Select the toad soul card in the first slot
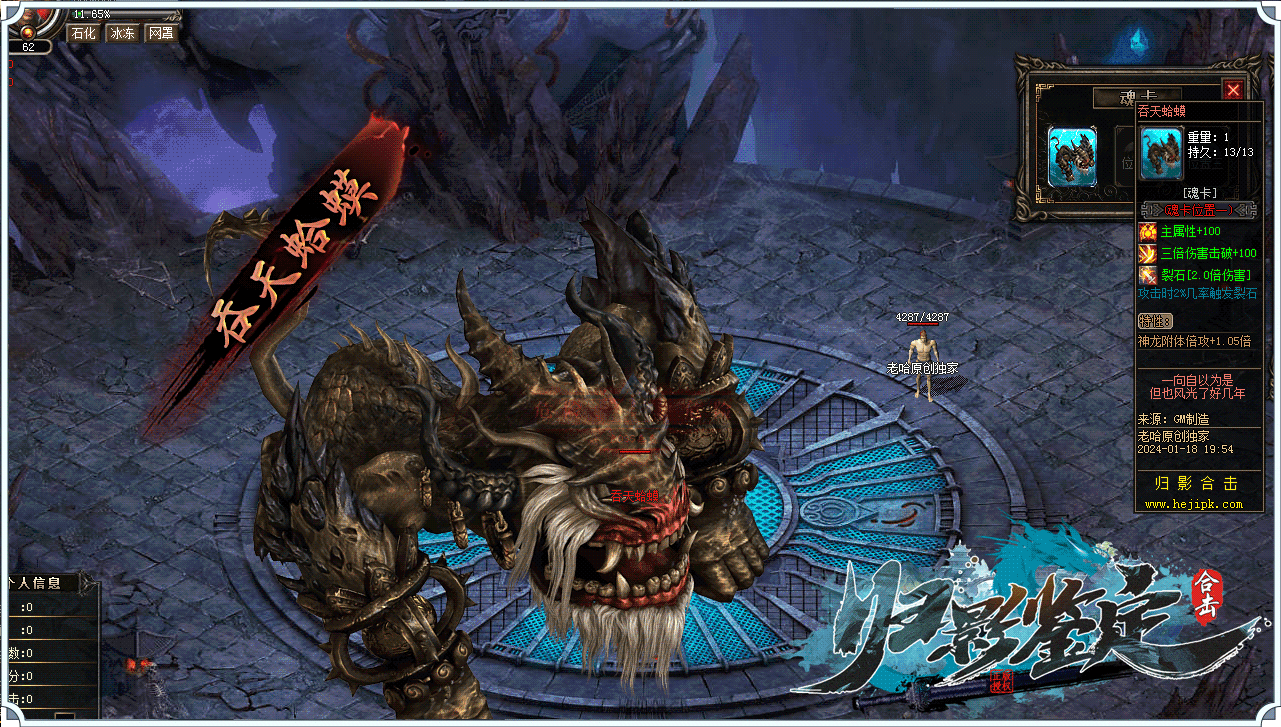1281x727 pixels. [1072, 156]
